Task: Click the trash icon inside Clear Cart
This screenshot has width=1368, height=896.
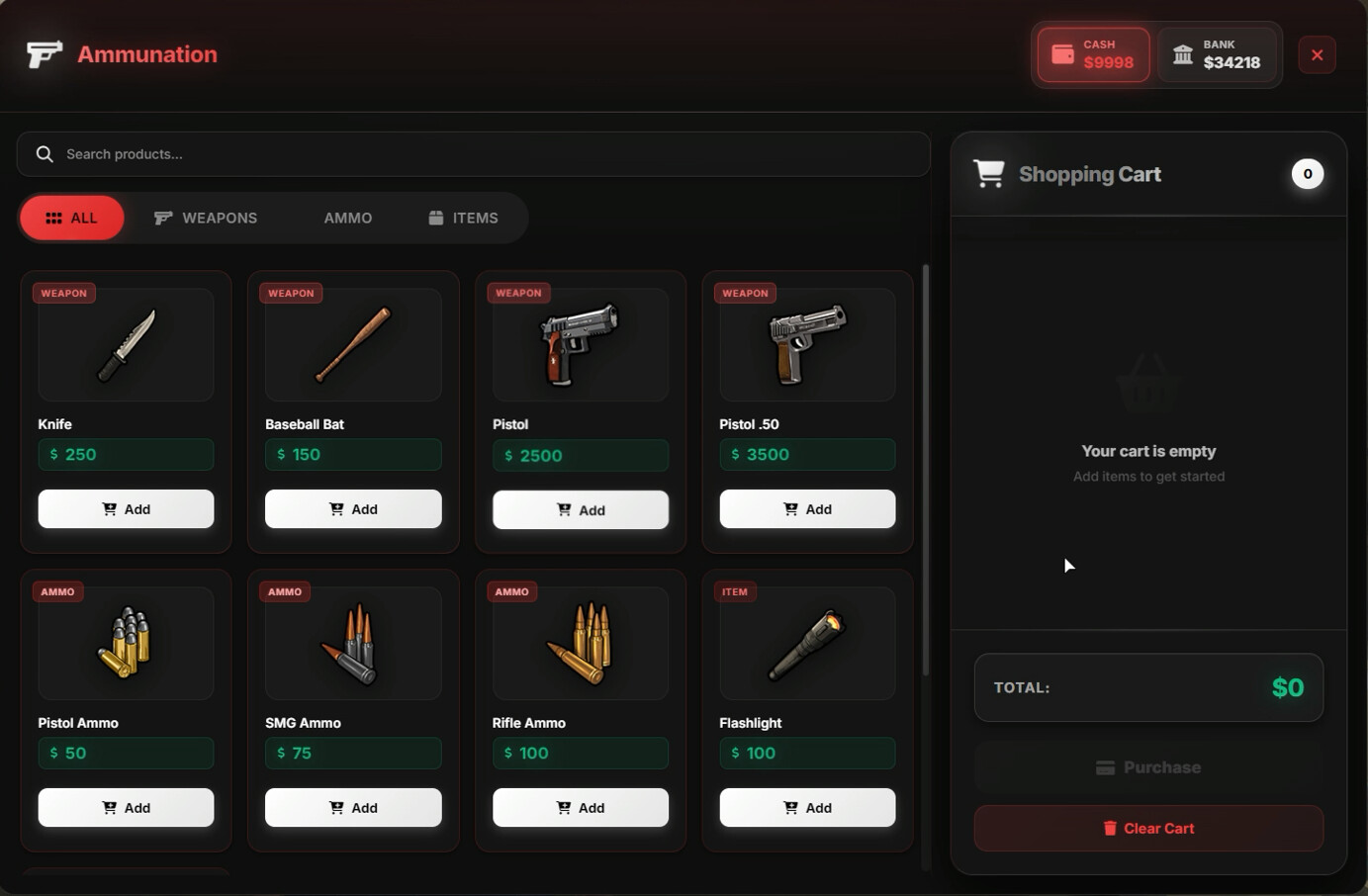Action: pos(1109,828)
